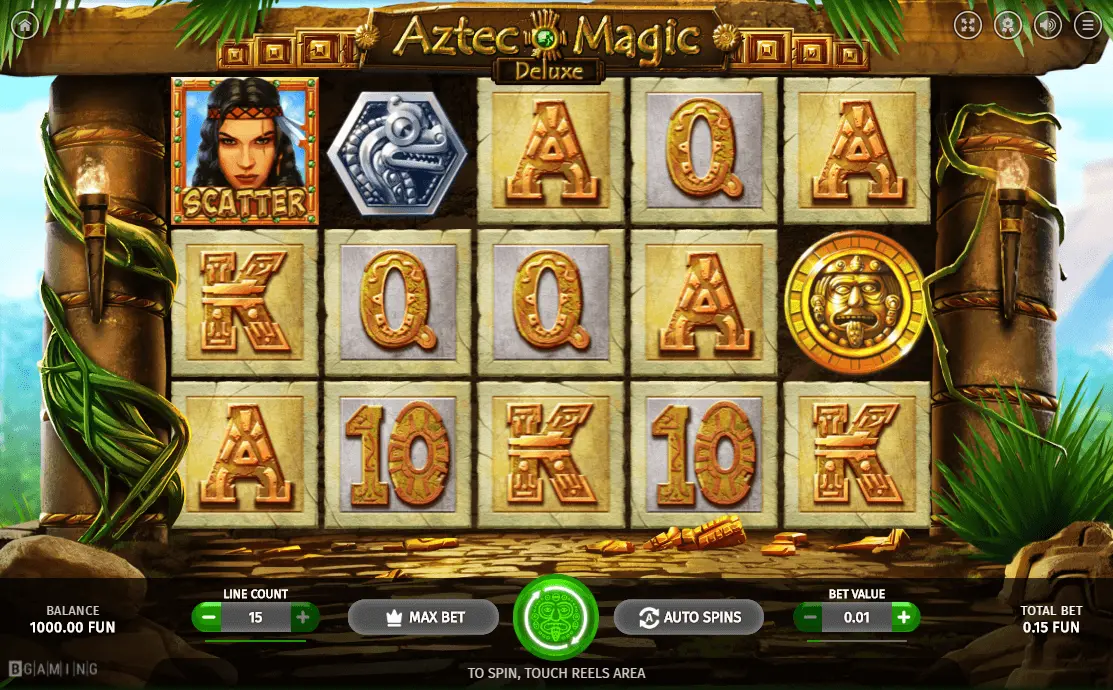The image size is (1113, 690).
Task: Spin the reels with the green mask button
Action: (x=555, y=616)
